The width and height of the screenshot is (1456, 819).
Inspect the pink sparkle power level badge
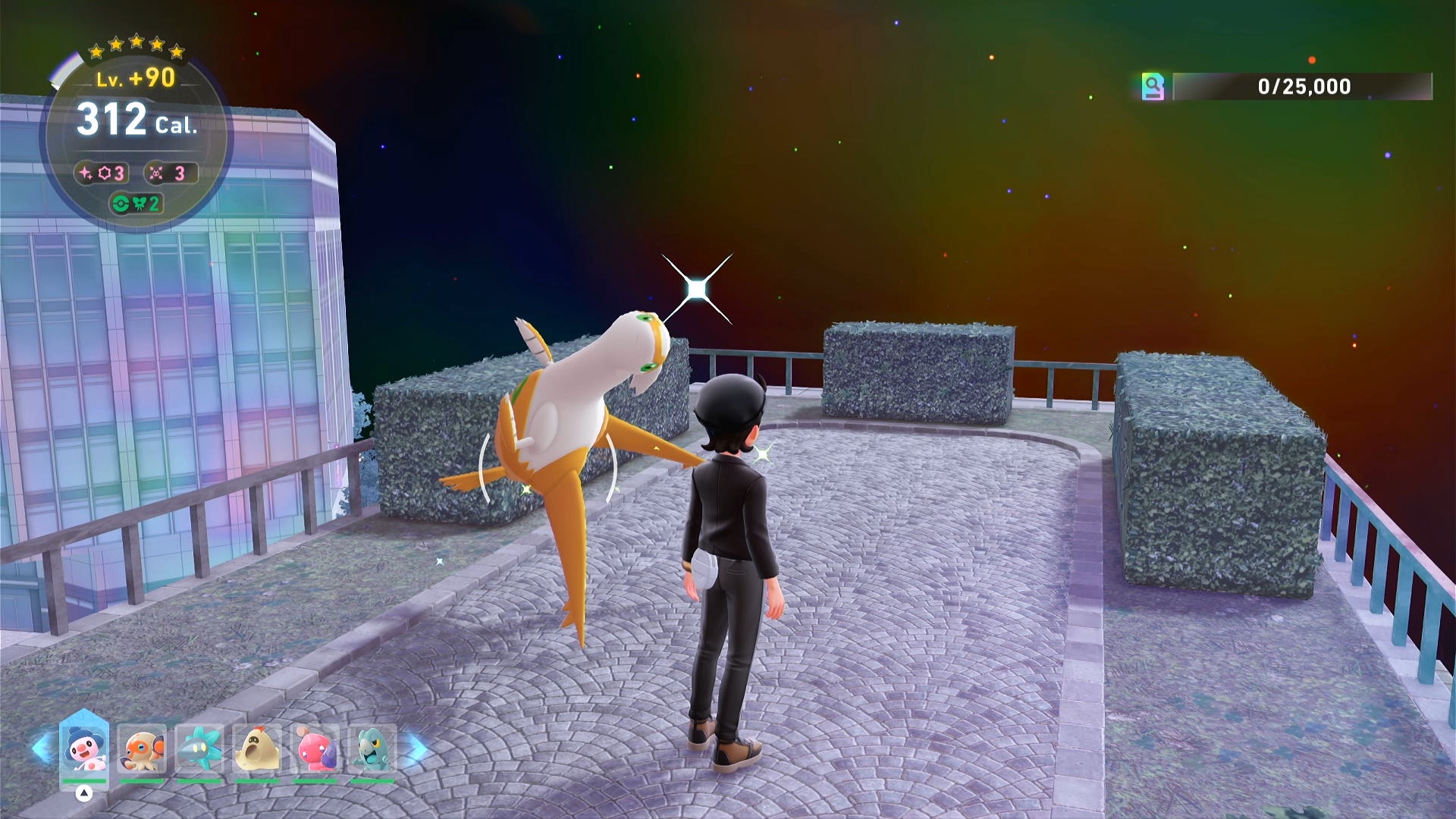pyautogui.click(x=102, y=174)
